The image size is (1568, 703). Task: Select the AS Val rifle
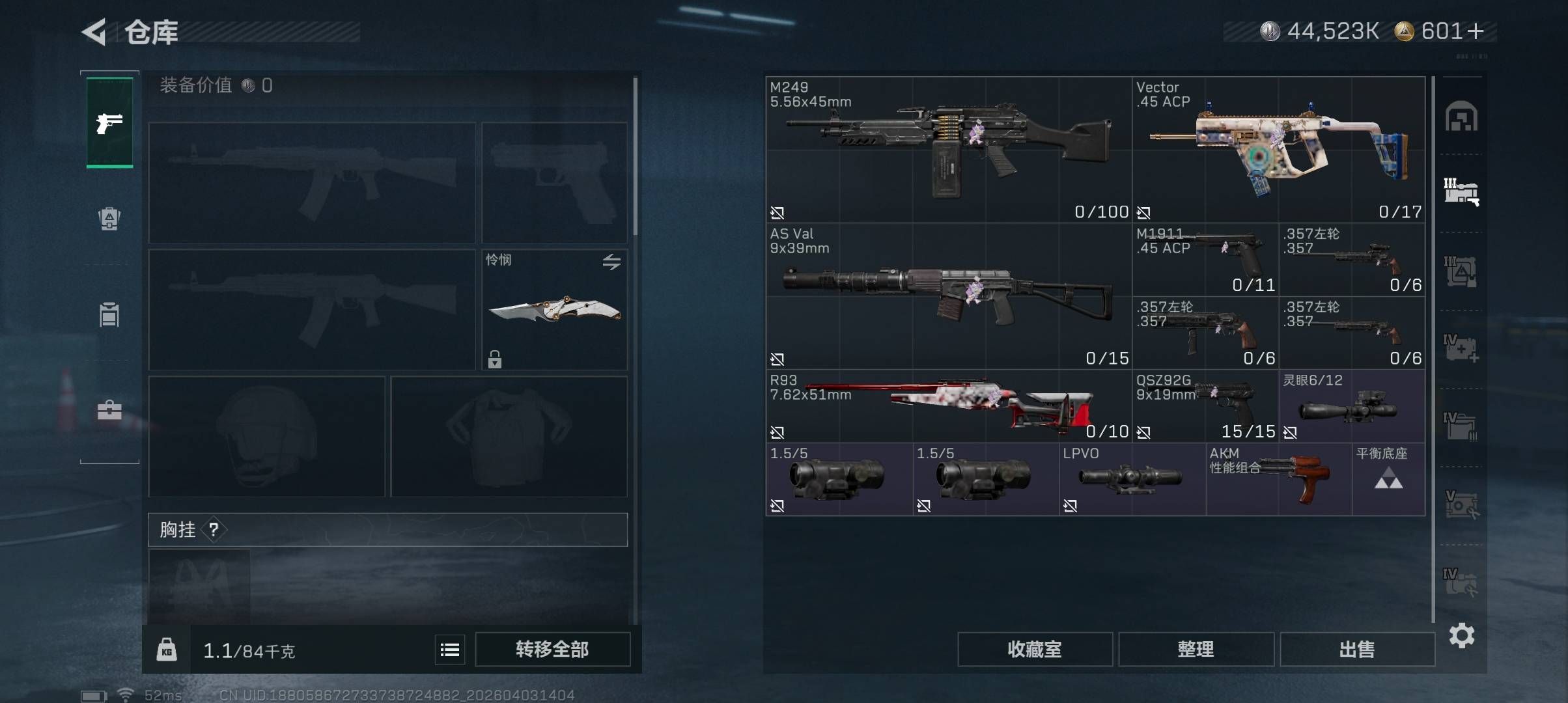point(948,296)
